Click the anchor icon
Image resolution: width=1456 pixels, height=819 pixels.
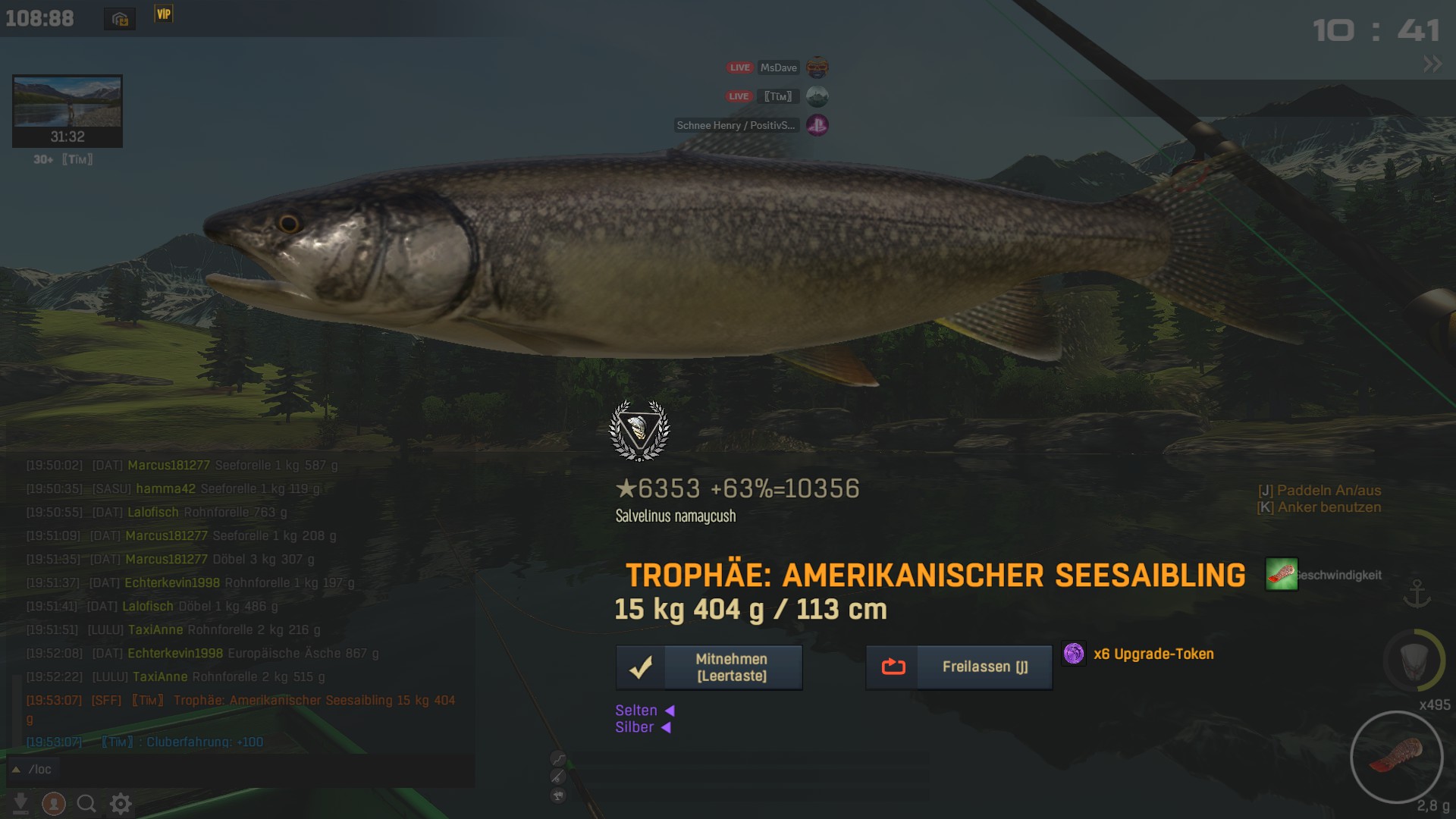pyautogui.click(x=1417, y=594)
